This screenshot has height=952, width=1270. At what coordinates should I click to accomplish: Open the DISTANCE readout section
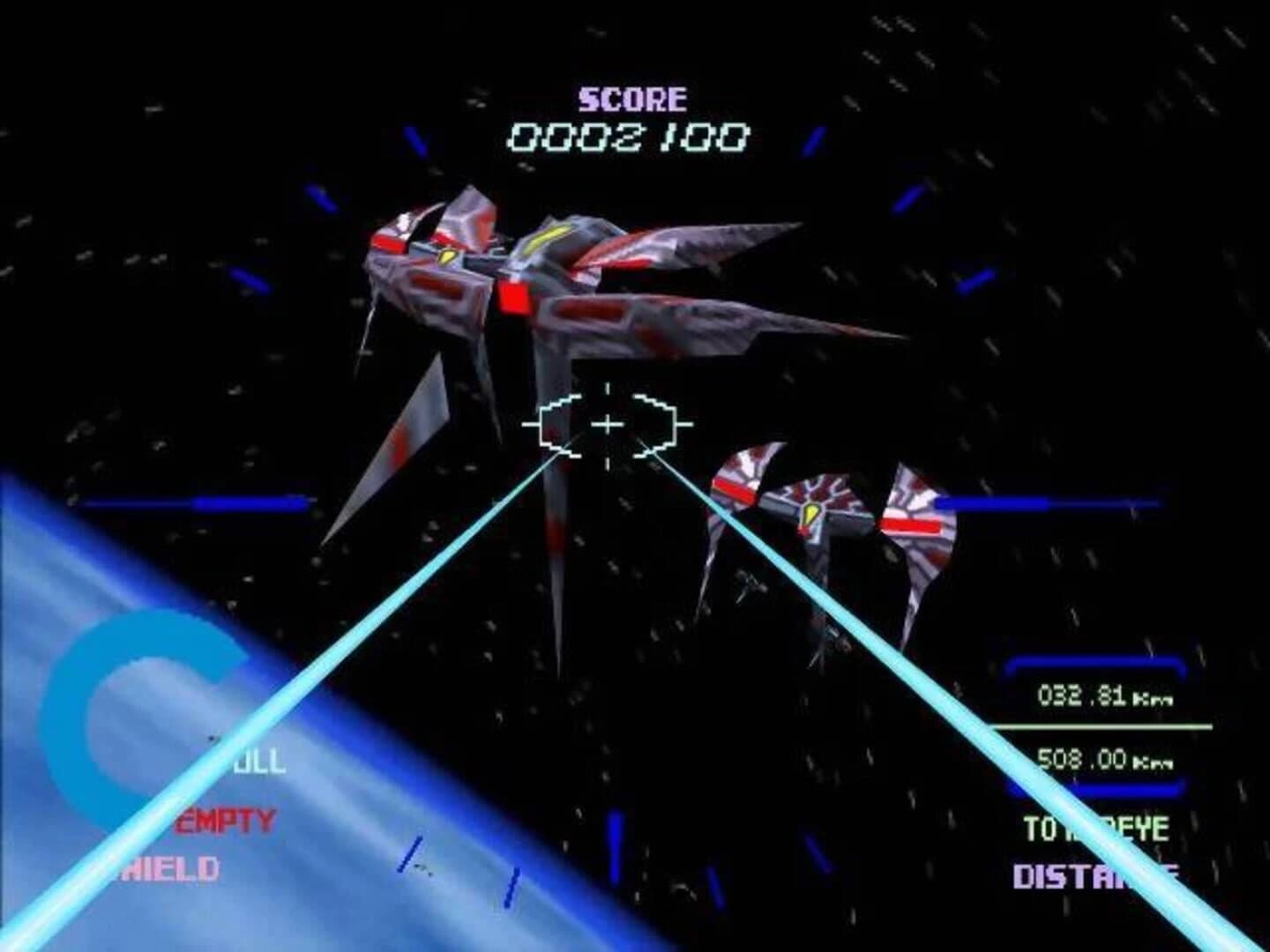(1096, 875)
